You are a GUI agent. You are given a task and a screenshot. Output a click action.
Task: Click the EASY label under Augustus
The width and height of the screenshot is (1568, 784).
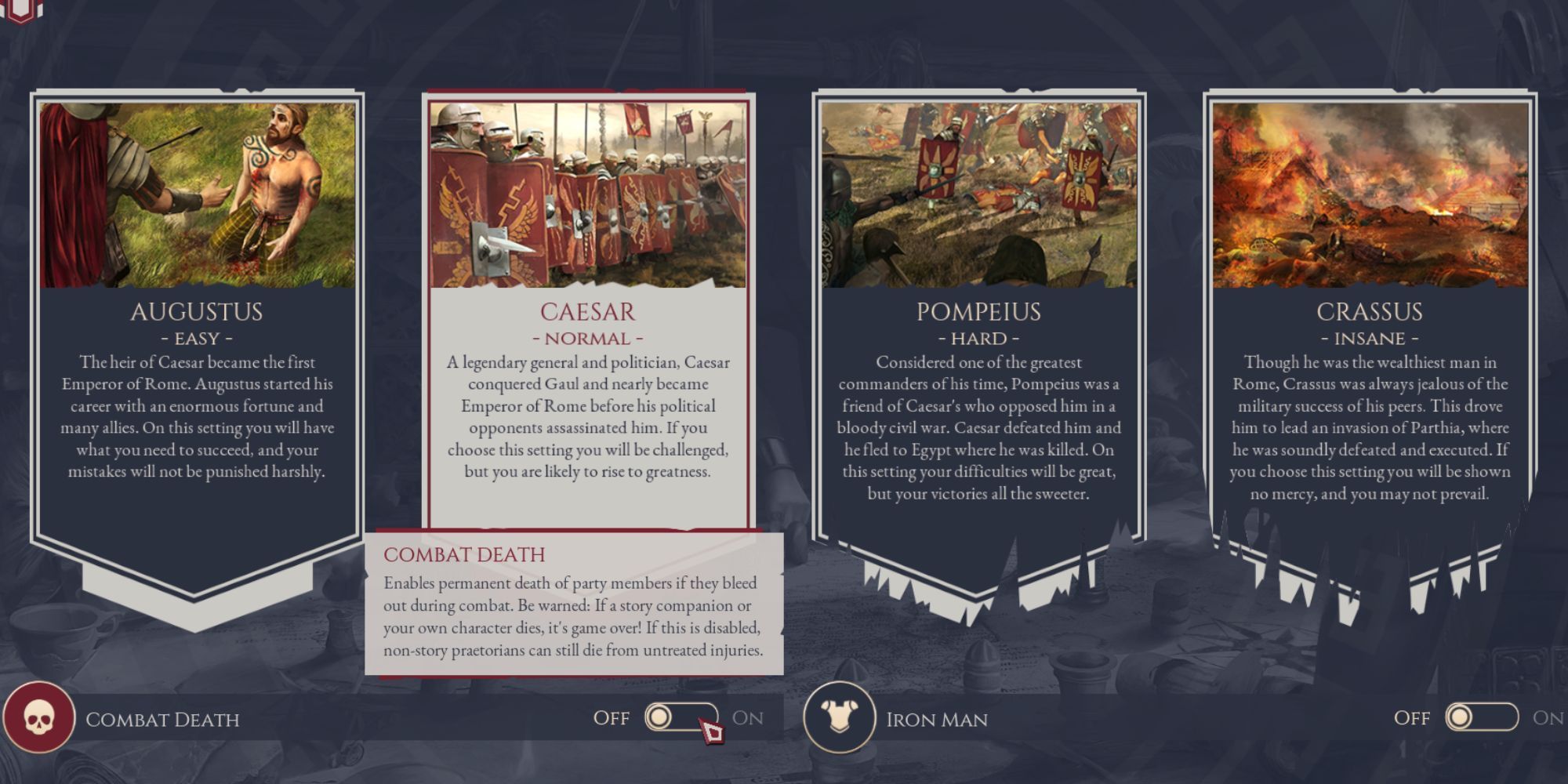point(198,339)
